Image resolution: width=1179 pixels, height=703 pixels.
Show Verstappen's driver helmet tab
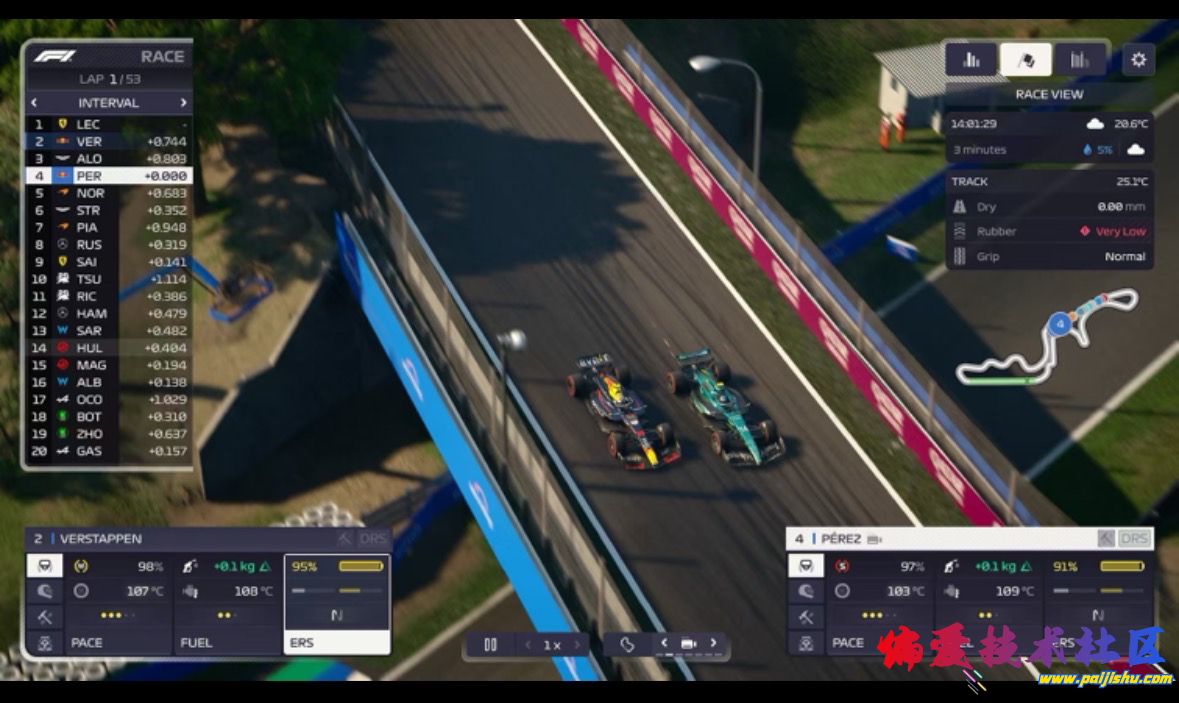[45, 592]
